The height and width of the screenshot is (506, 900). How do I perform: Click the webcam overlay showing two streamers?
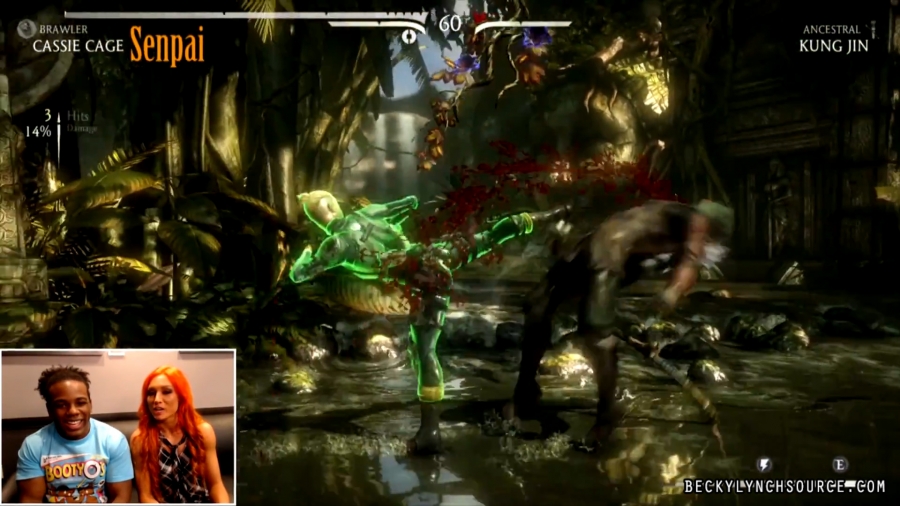tap(118, 426)
